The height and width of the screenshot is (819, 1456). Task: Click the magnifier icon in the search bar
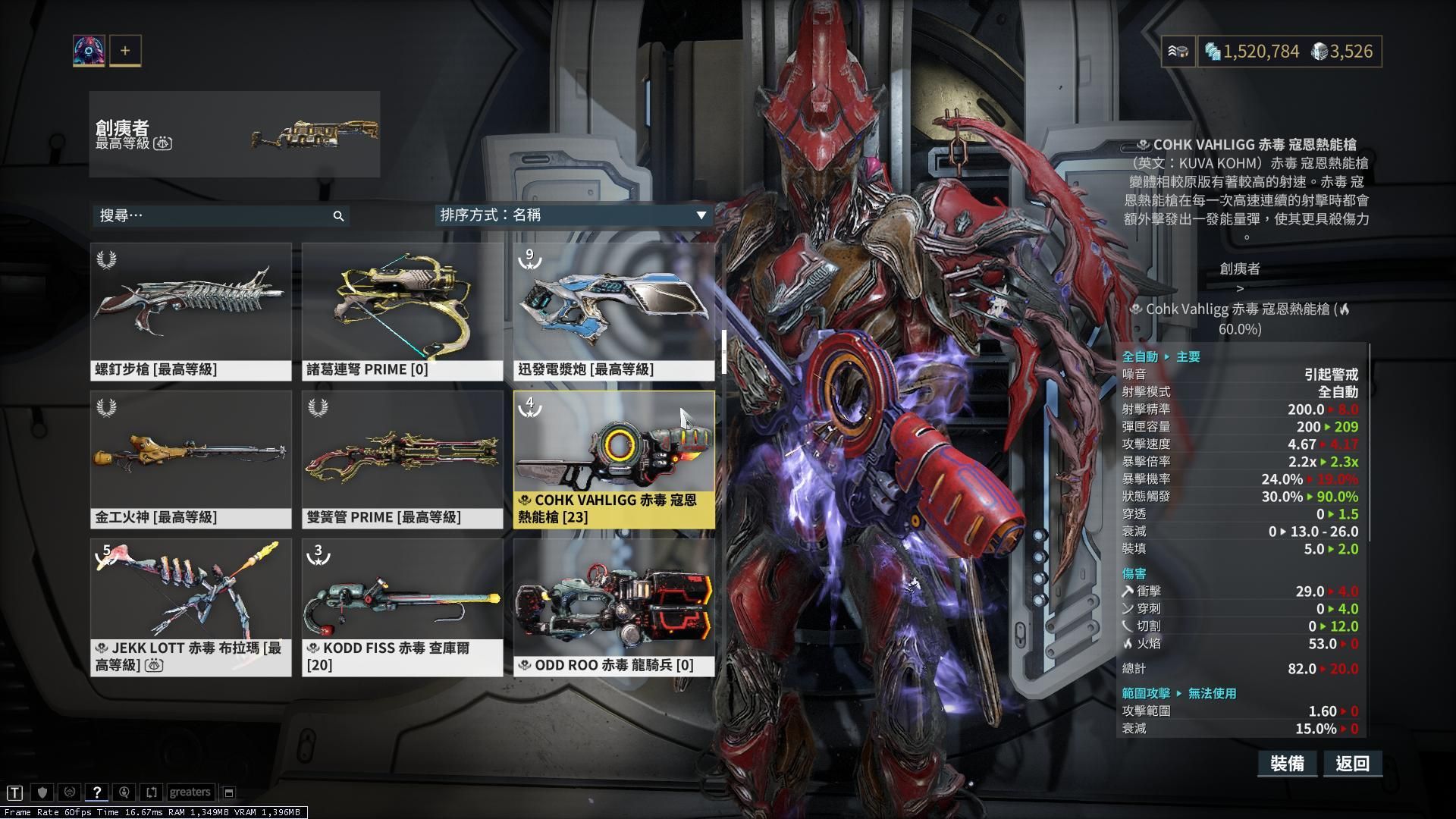[x=340, y=216]
